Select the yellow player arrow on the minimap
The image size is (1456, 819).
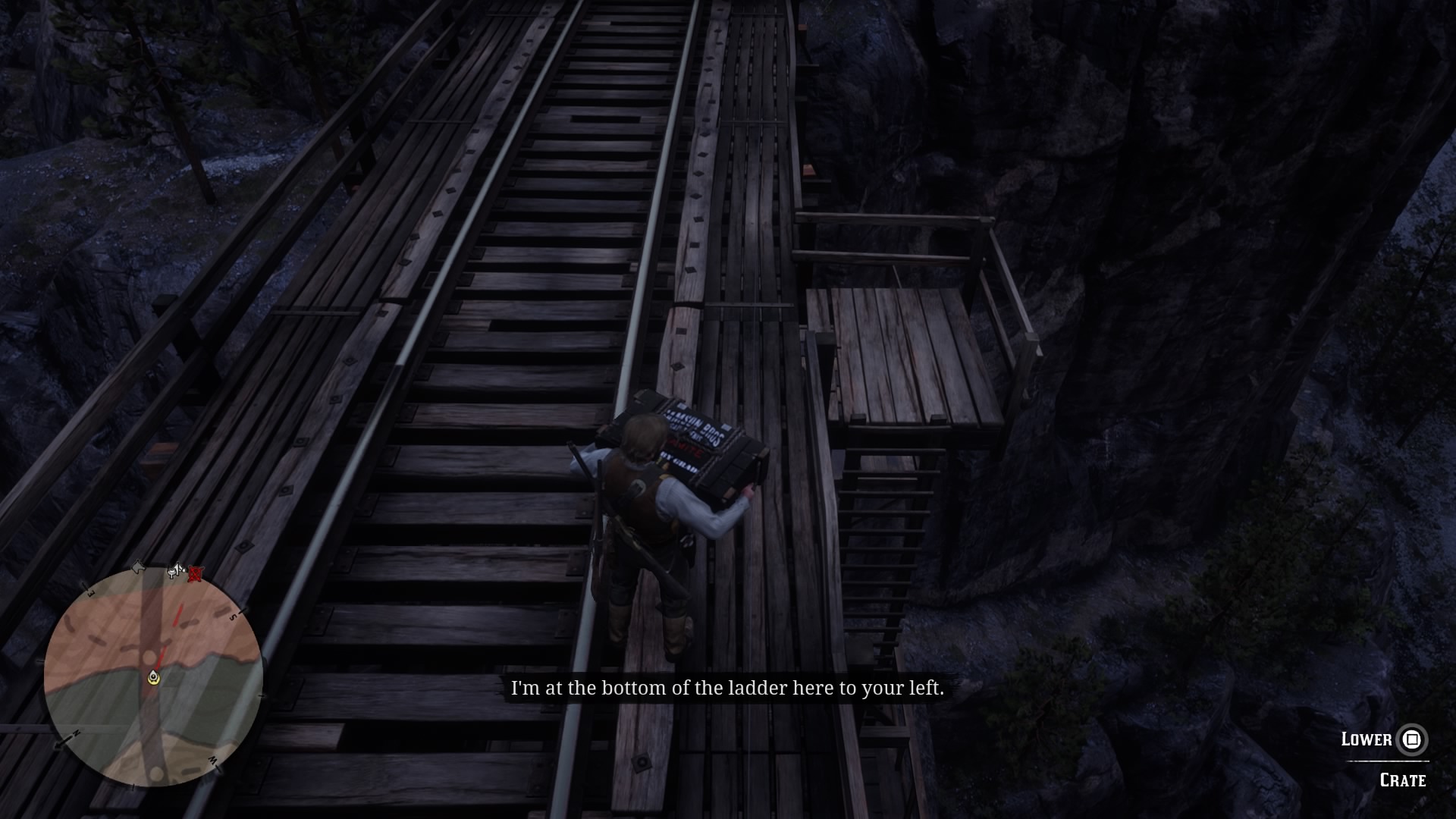153,676
